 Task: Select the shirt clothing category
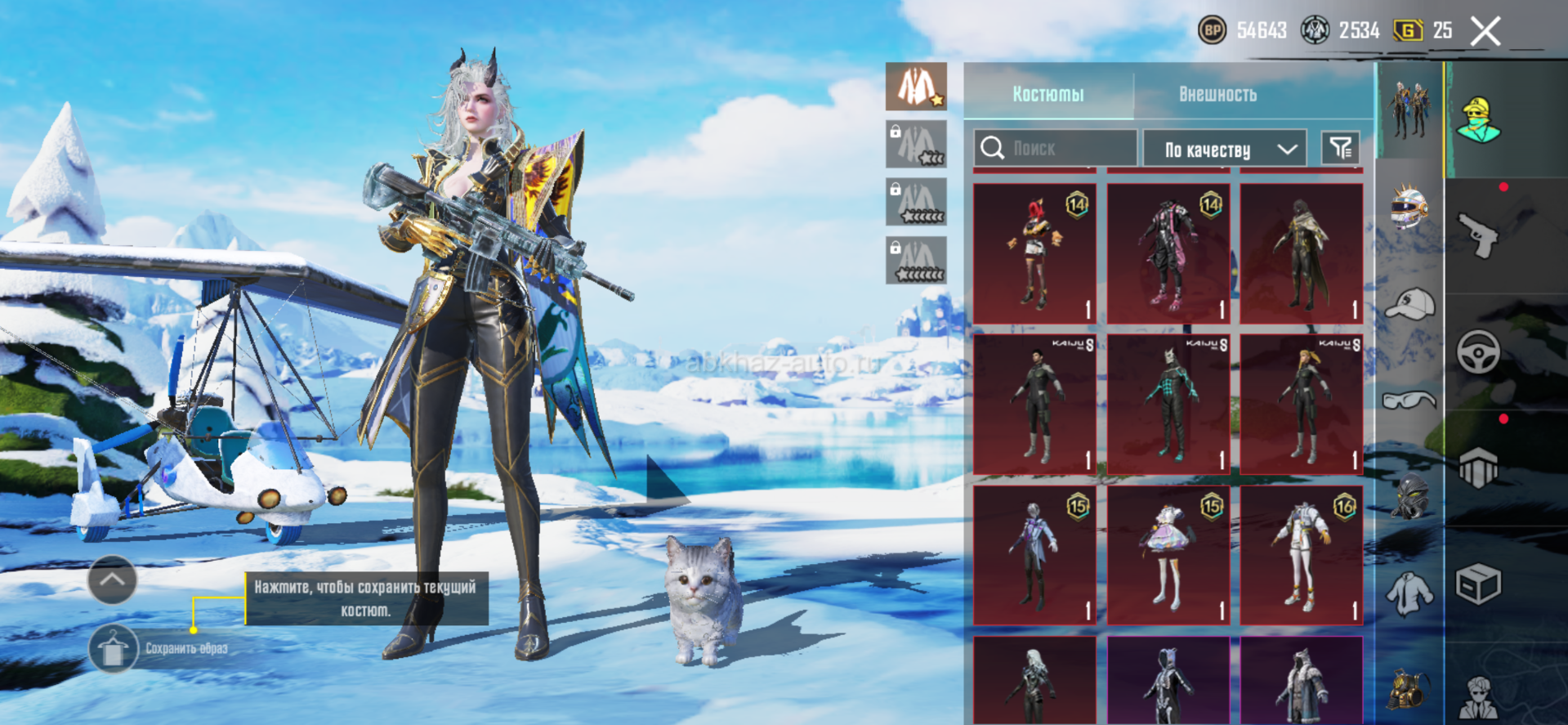point(1409,593)
